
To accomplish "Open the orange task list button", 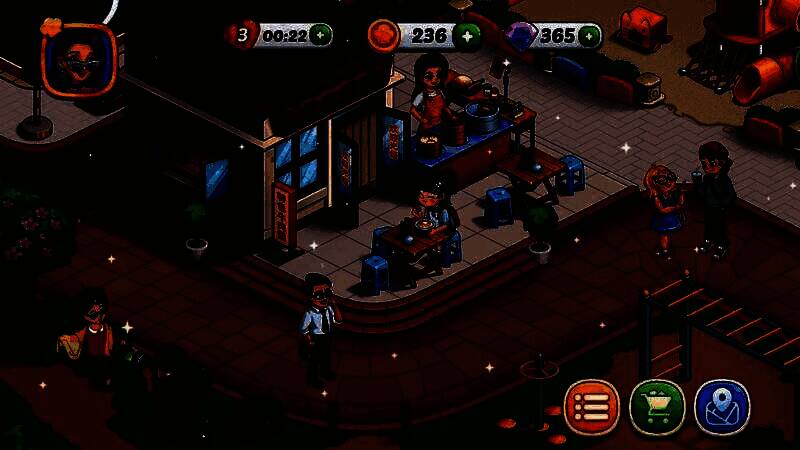I will (592, 407).
